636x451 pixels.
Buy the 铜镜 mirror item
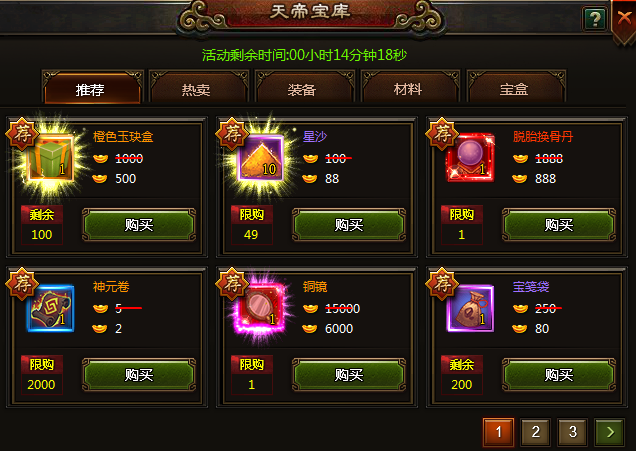tap(348, 375)
